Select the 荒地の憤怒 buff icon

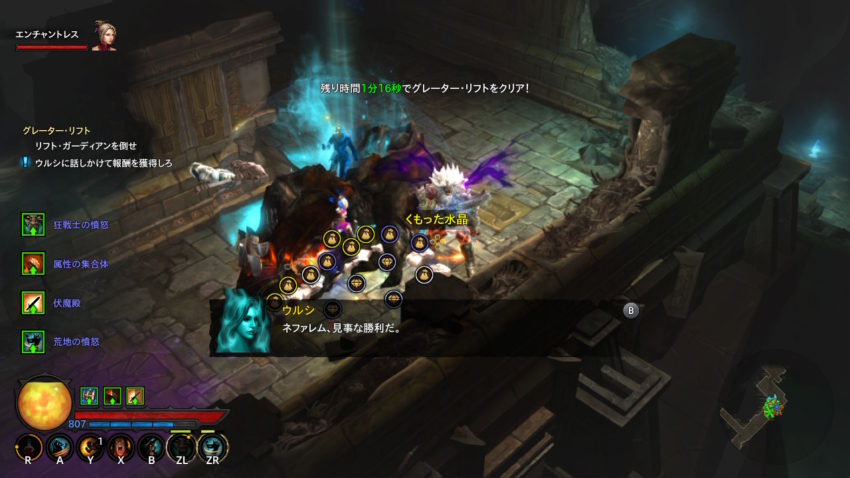click(33, 342)
